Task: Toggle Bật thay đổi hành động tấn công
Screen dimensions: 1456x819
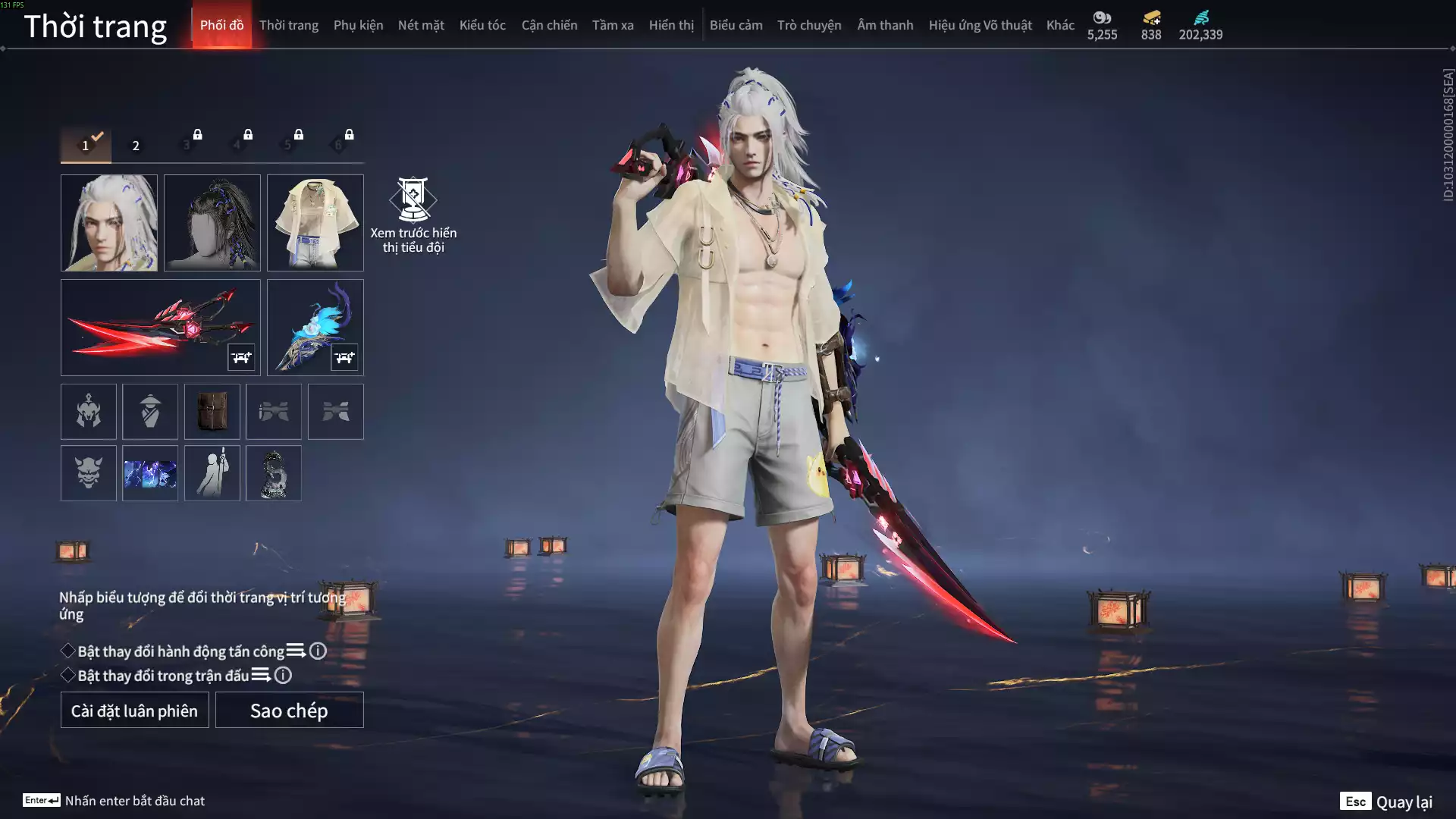Action: coord(68,651)
